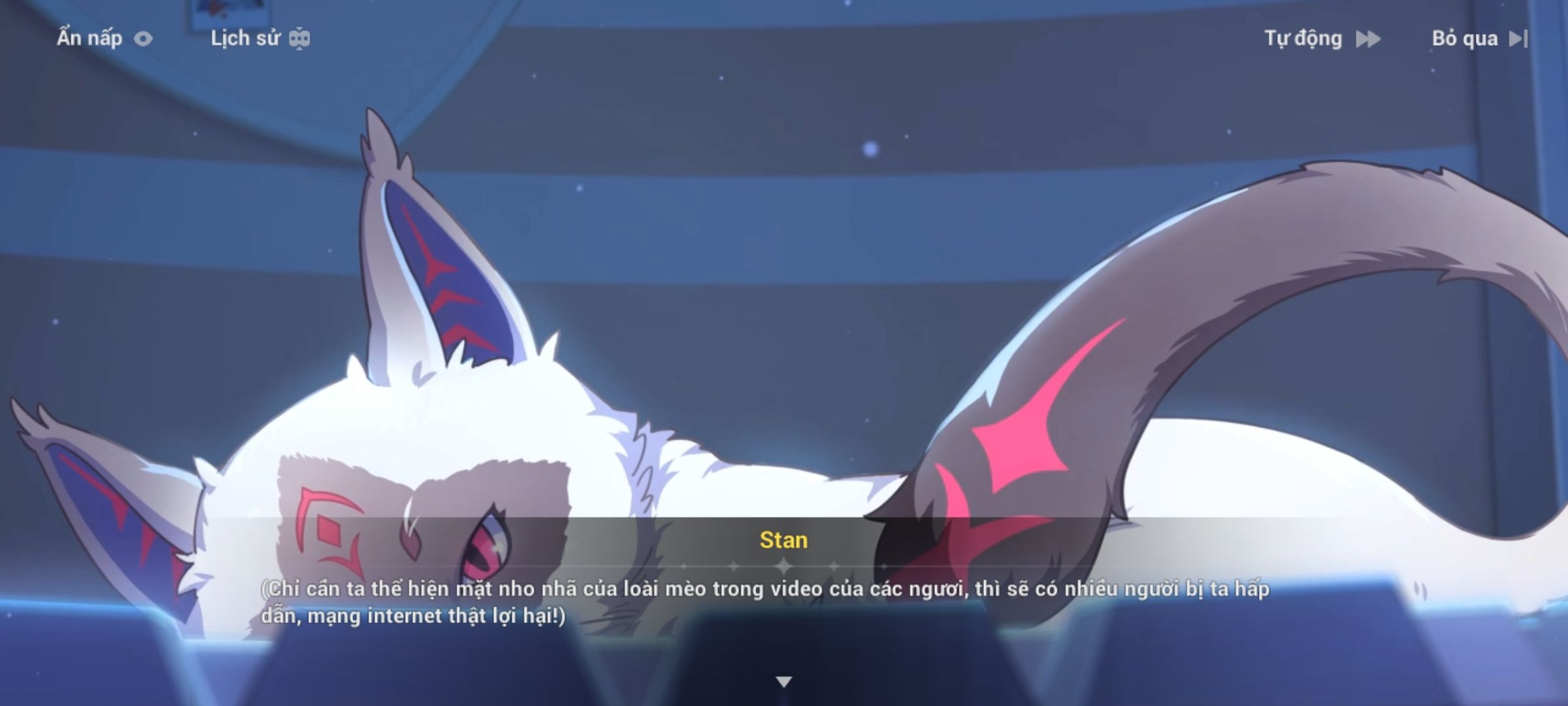Open dialogue history via the Lịch sử icon

tap(299, 38)
